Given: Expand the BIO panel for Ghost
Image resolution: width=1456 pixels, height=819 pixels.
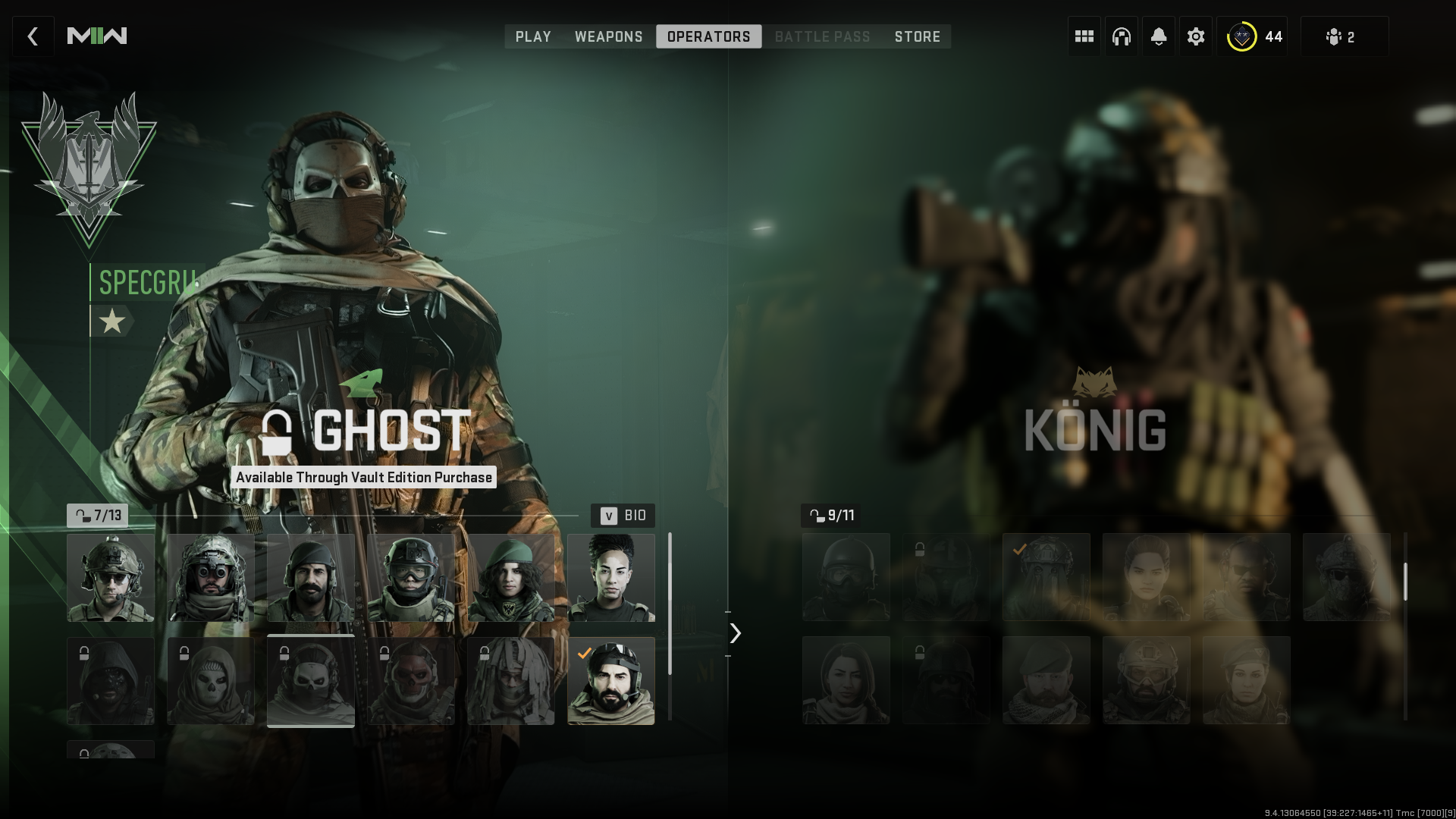Looking at the screenshot, I should click(x=622, y=516).
